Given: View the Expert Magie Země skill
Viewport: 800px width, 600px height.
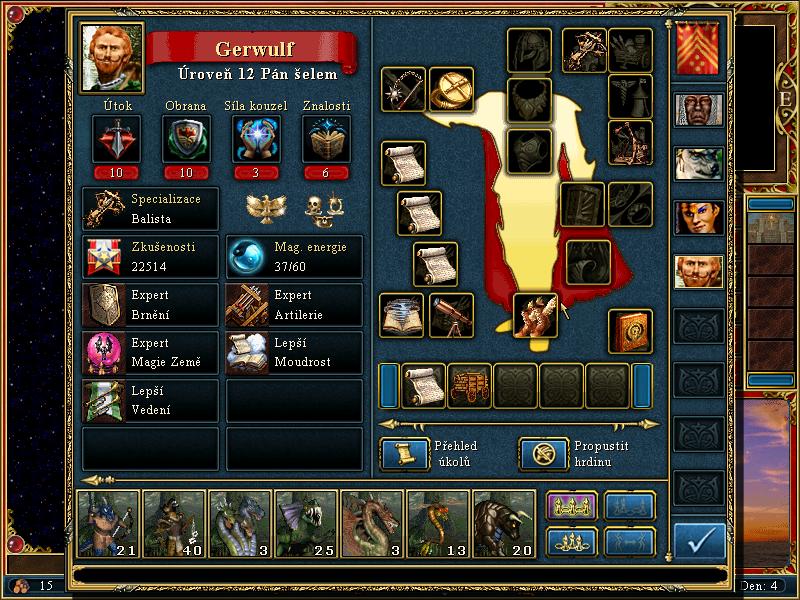Looking at the screenshot, I should [x=150, y=353].
